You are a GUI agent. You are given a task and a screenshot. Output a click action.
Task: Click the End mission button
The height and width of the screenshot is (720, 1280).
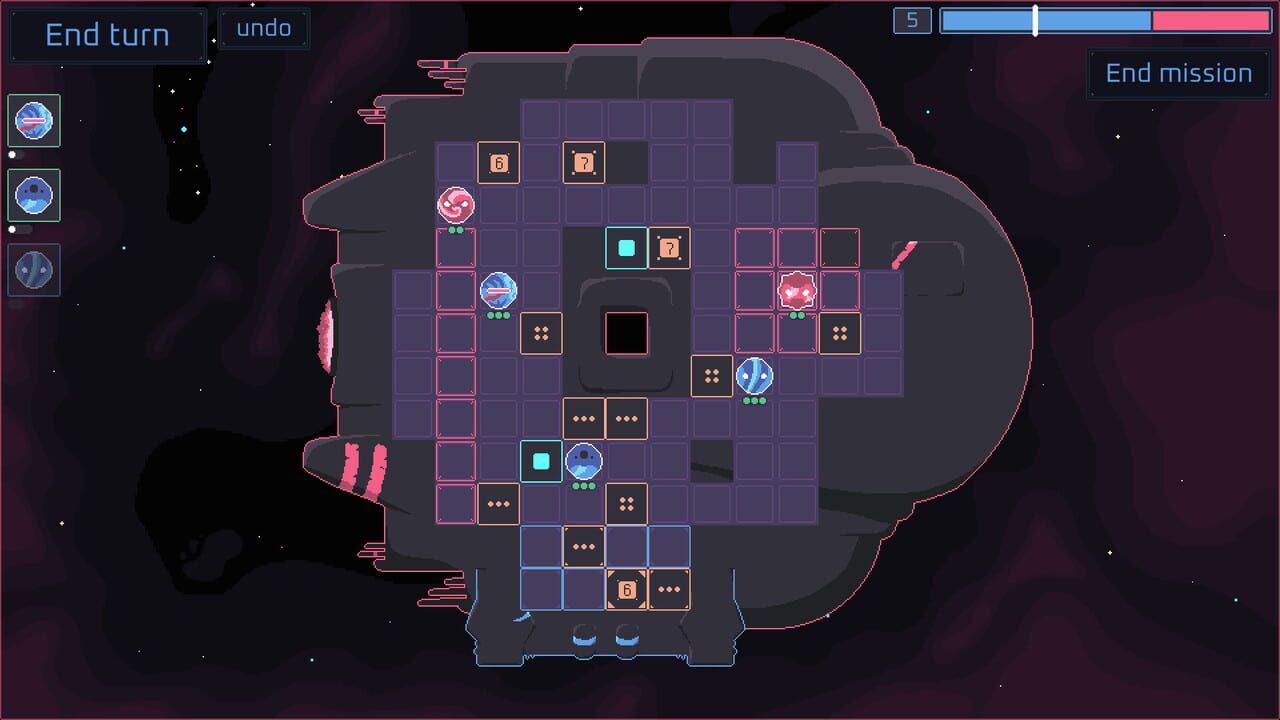pos(1178,73)
